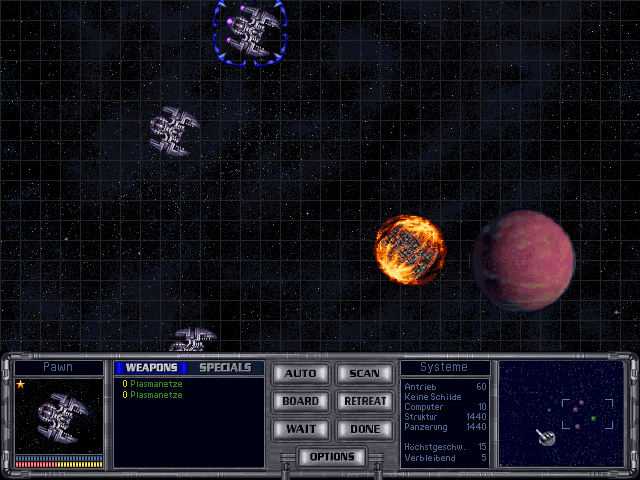The image size is (640, 480).
Task: Click the tactical minimap
Action: click(x=561, y=414)
